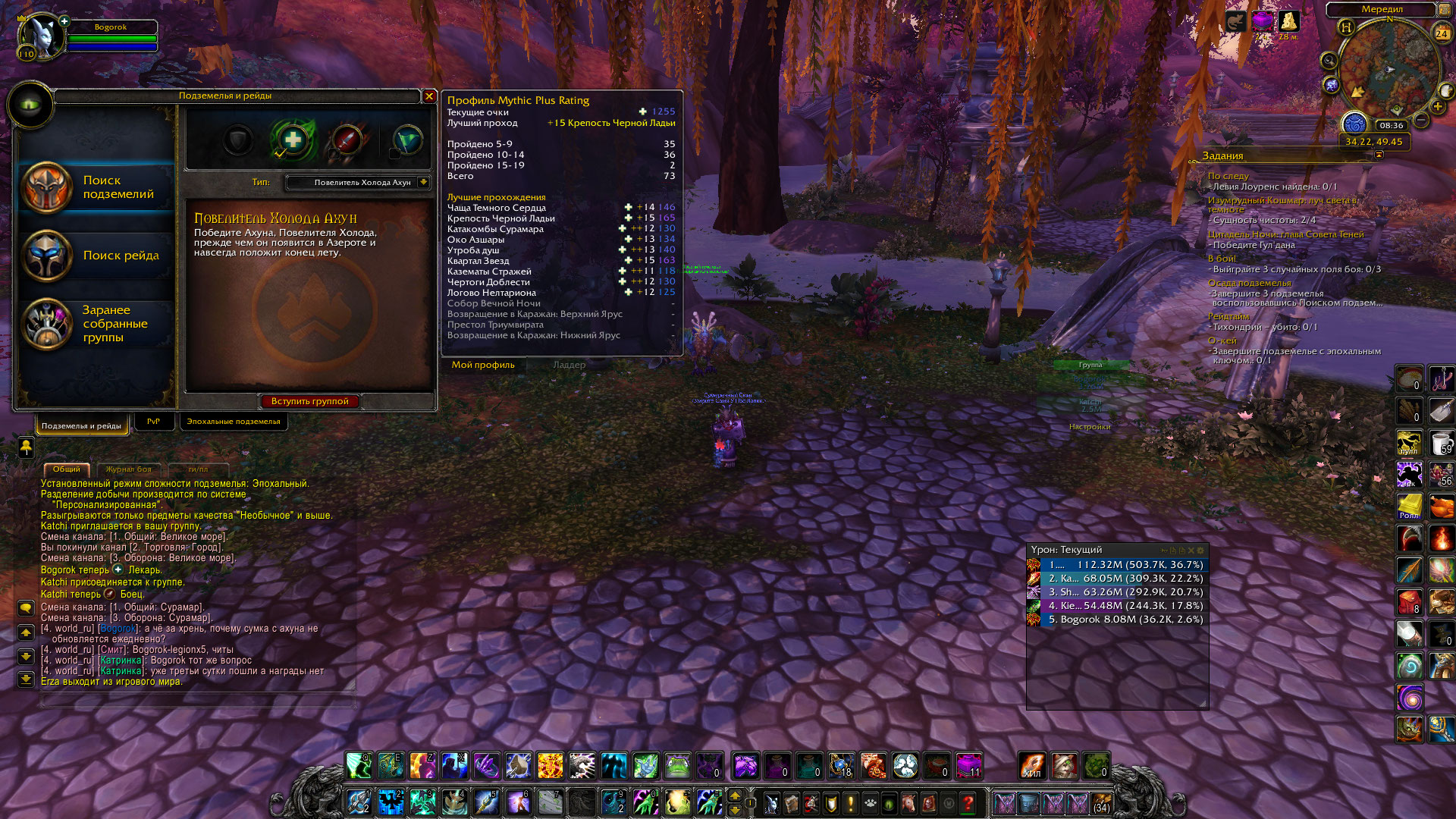Toggle the healer role green cross icon
This screenshot has width=1456, height=819.
(x=293, y=140)
